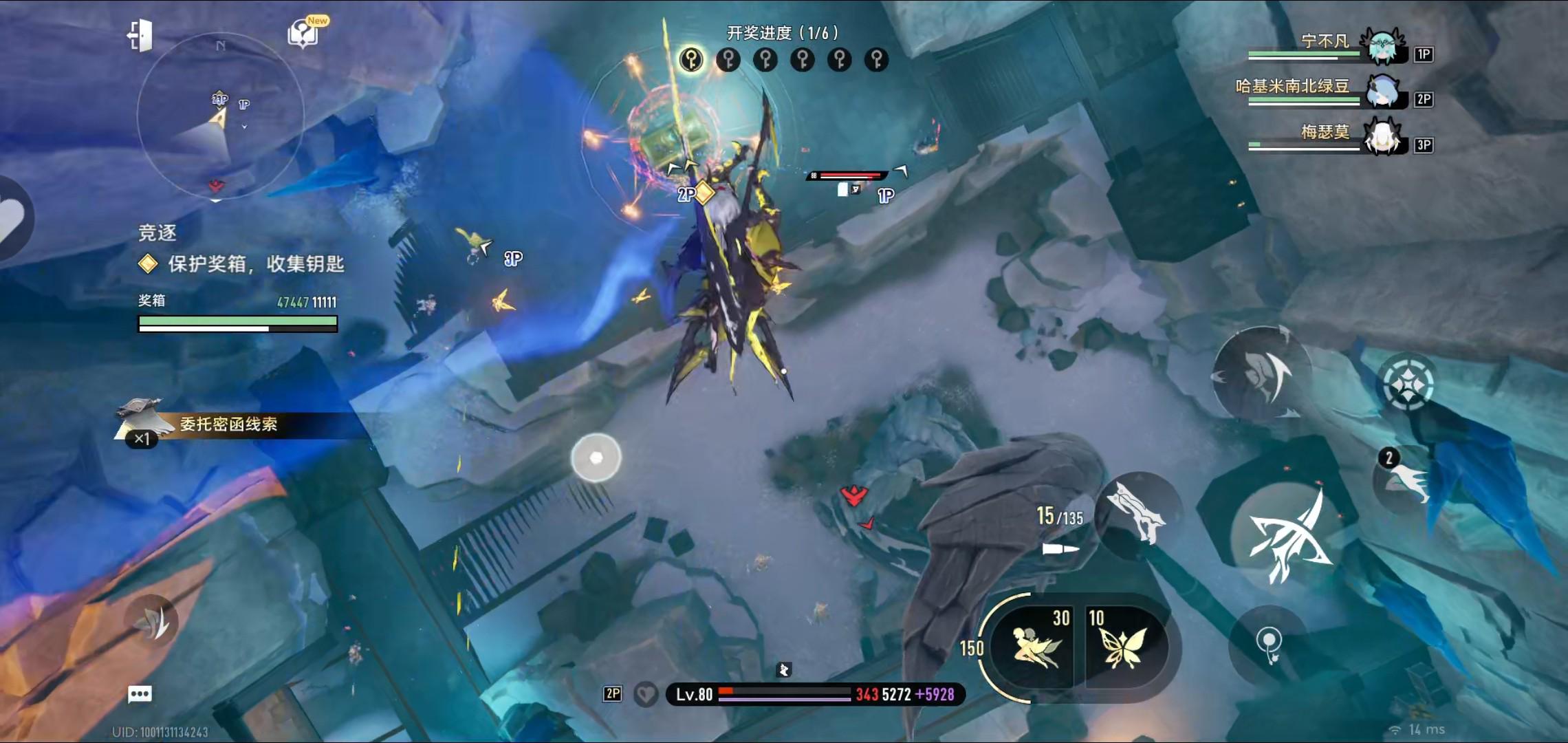
Task: Activate the main bow attack button
Action: coord(1287,538)
